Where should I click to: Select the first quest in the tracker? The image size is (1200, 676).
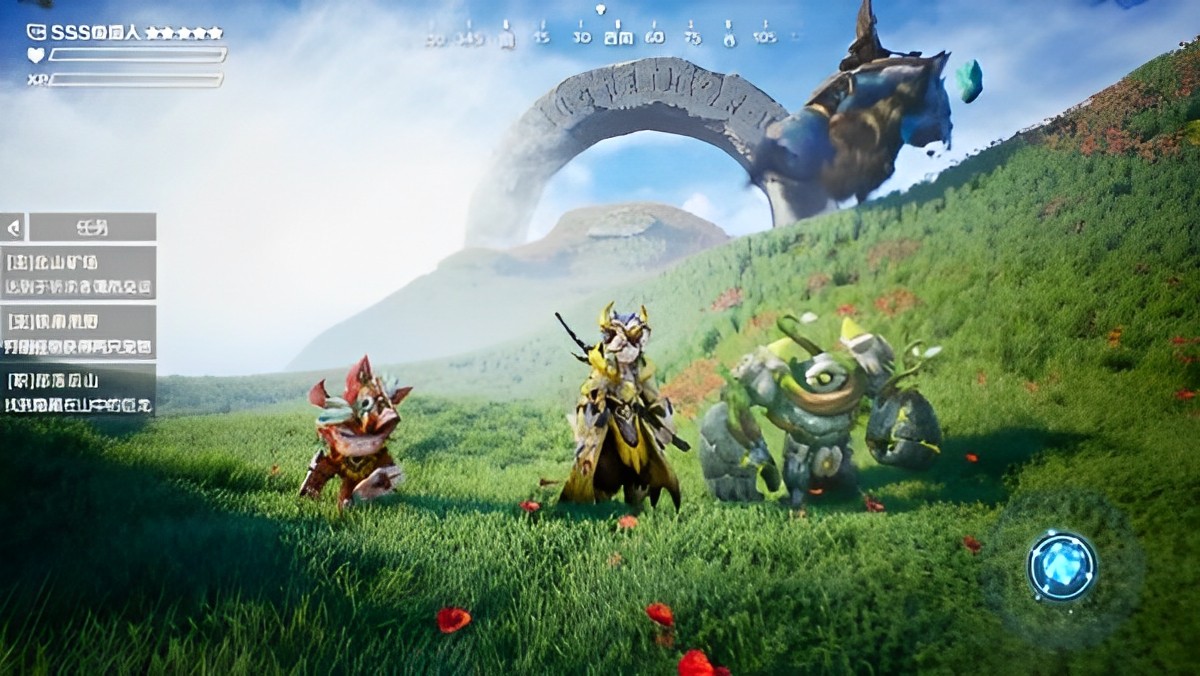pos(80,274)
